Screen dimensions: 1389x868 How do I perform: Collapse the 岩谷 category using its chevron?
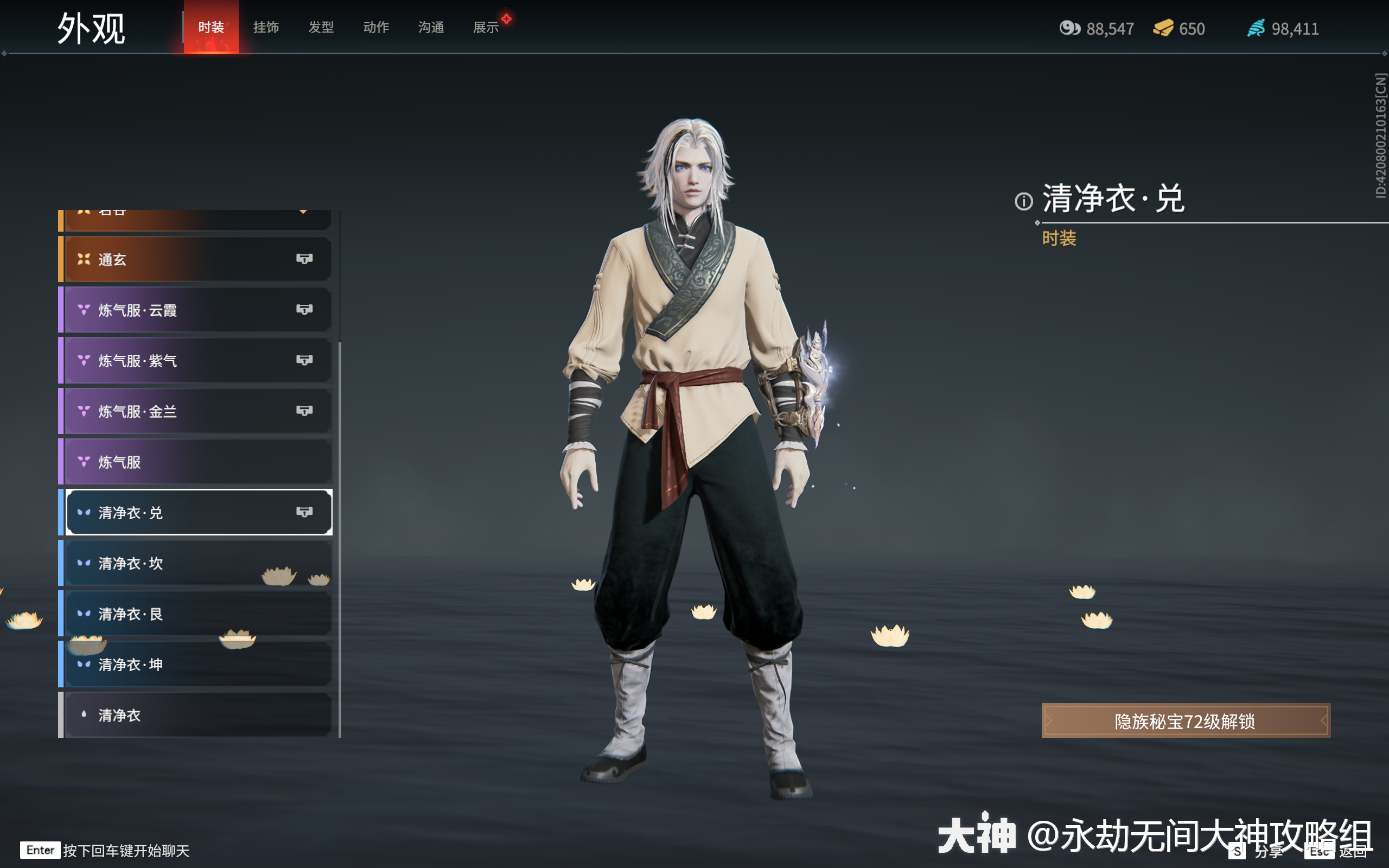(x=304, y=210)
